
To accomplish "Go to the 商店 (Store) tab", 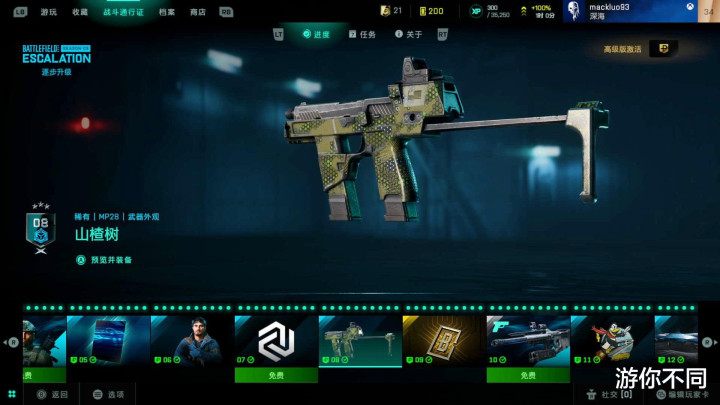I will pos(198,12).
